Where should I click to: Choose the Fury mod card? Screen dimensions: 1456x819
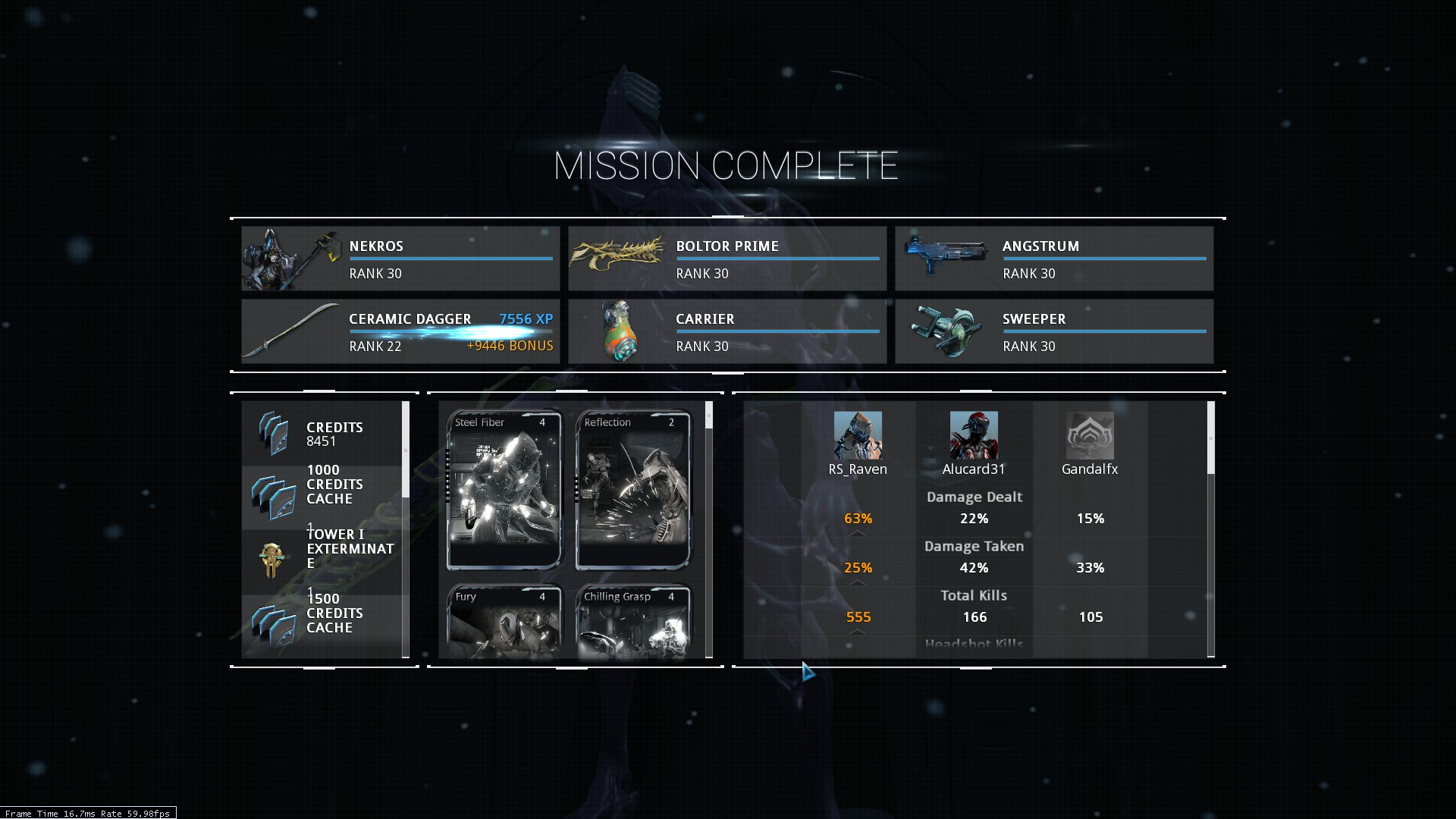coord(504,620)
